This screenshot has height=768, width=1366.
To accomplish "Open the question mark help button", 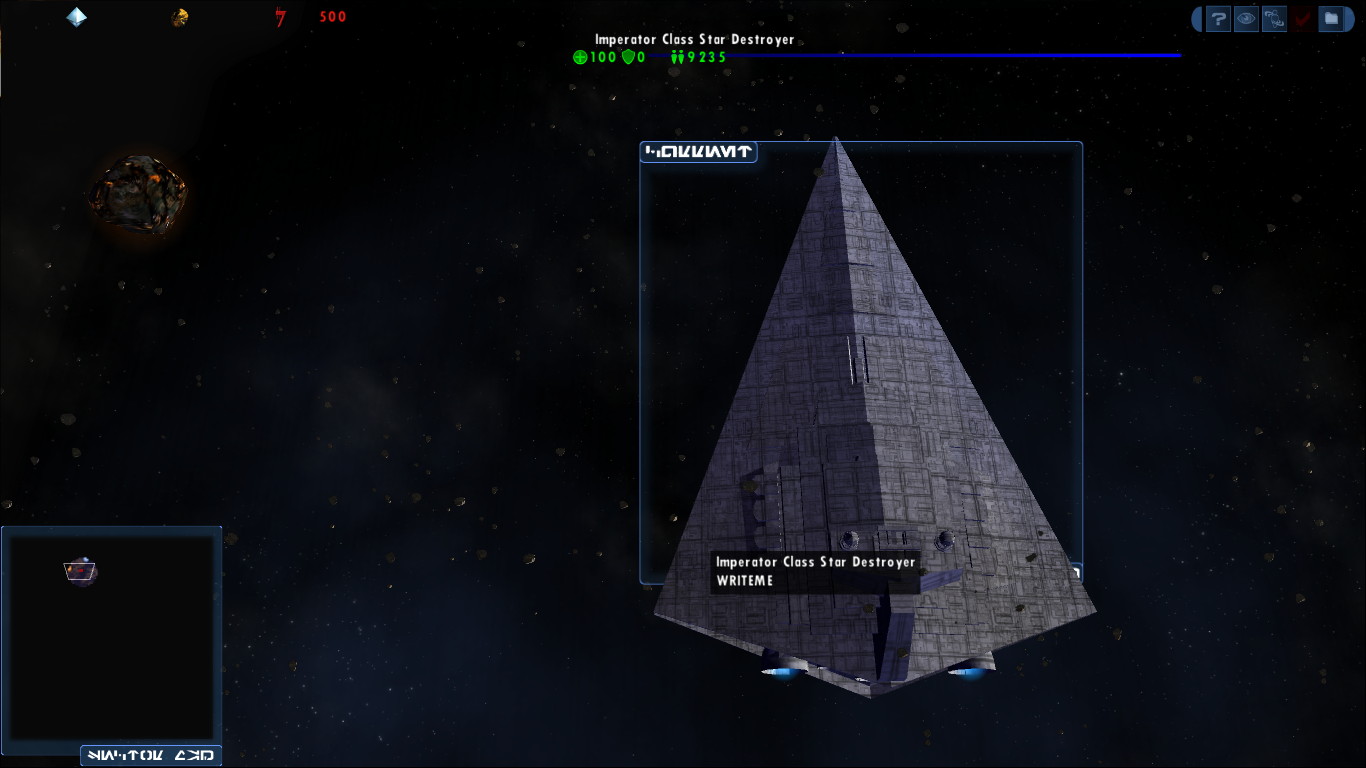I will click(1218, 19).
